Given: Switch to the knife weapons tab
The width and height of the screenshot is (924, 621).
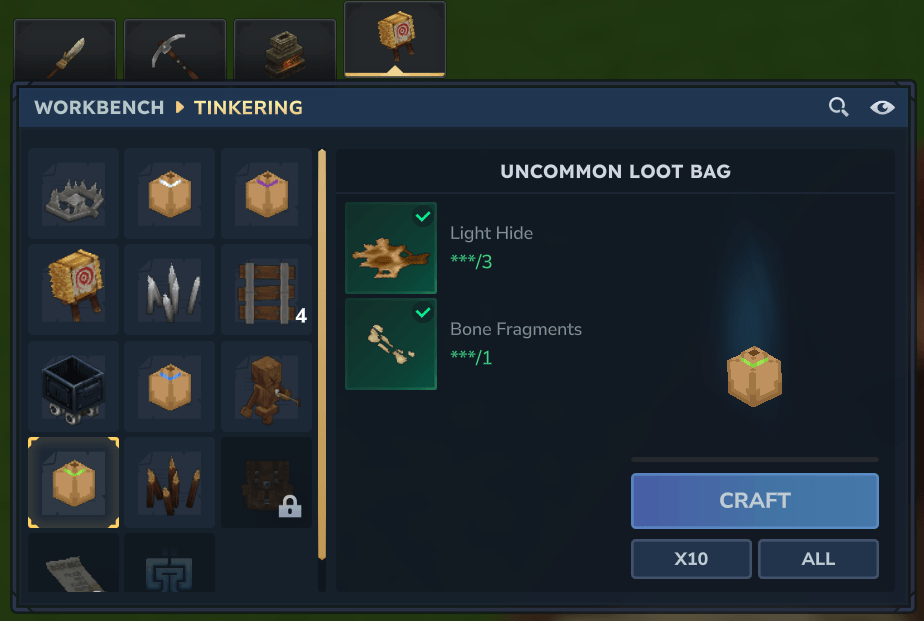Looking at the screenshot, I should coord(65,50).
